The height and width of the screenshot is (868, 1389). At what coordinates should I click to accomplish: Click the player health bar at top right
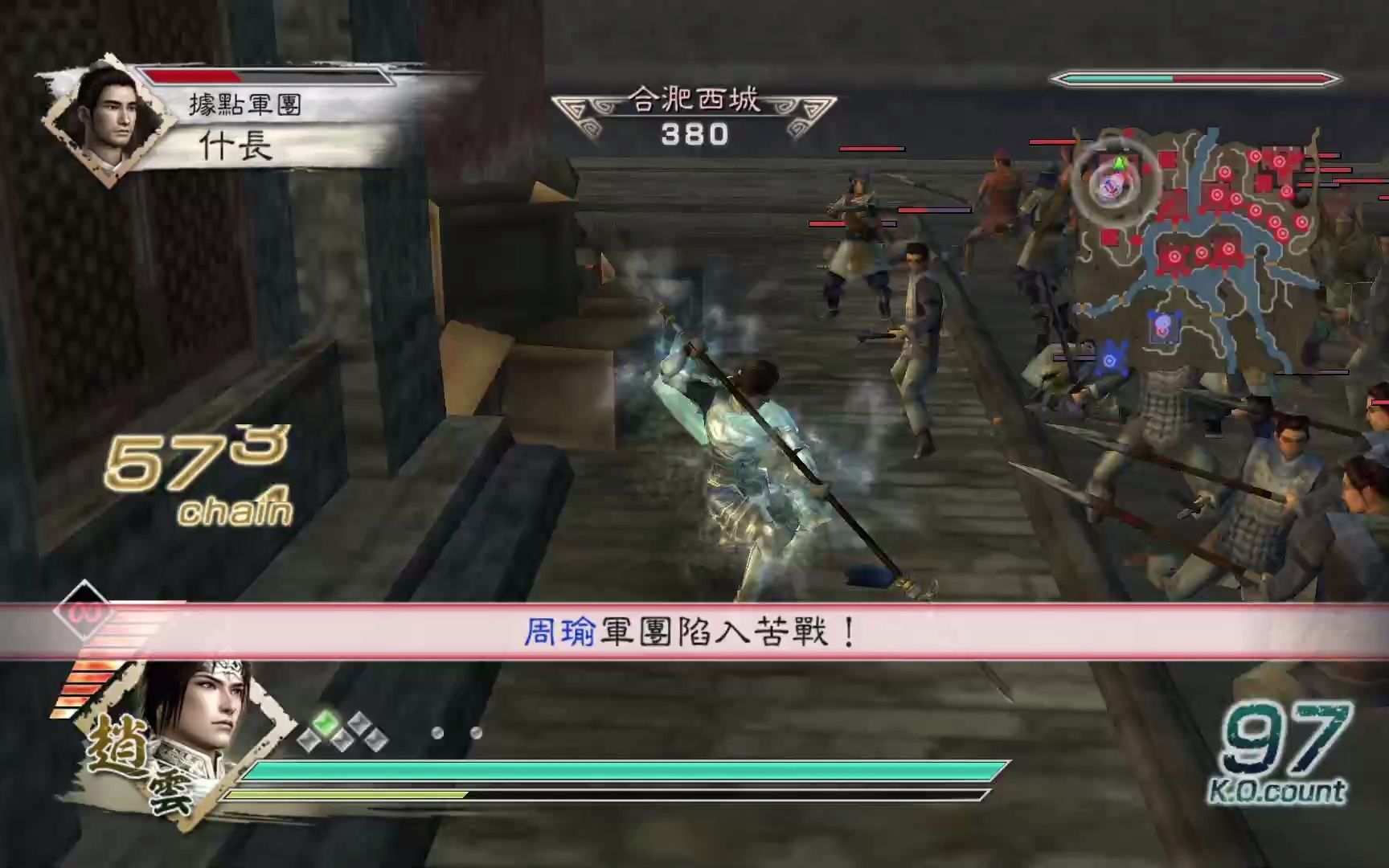click(1198, 80)
